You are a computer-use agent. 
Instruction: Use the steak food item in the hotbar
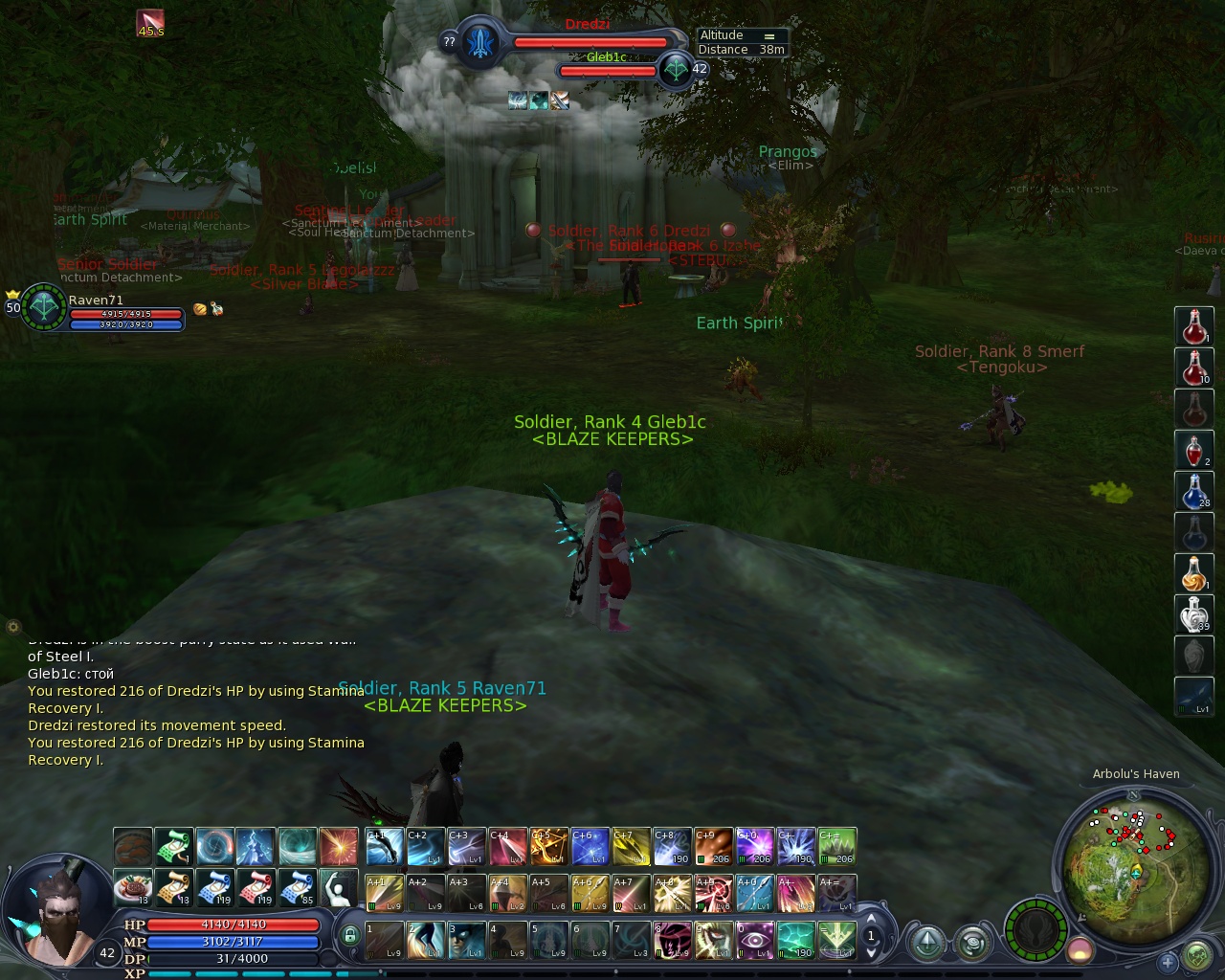[x=132, y=888]
